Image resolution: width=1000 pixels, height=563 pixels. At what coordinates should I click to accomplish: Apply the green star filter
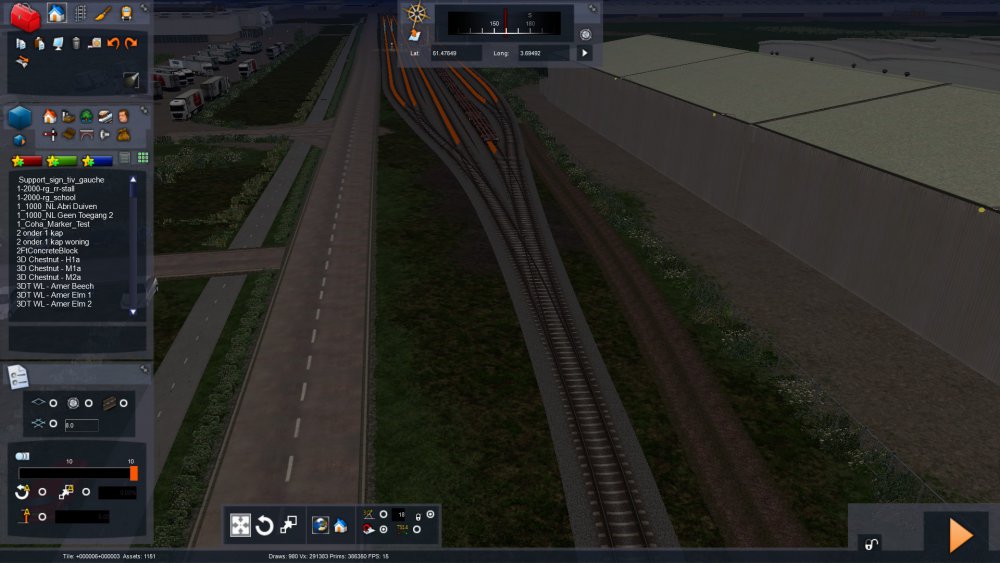tap(61, 160)
